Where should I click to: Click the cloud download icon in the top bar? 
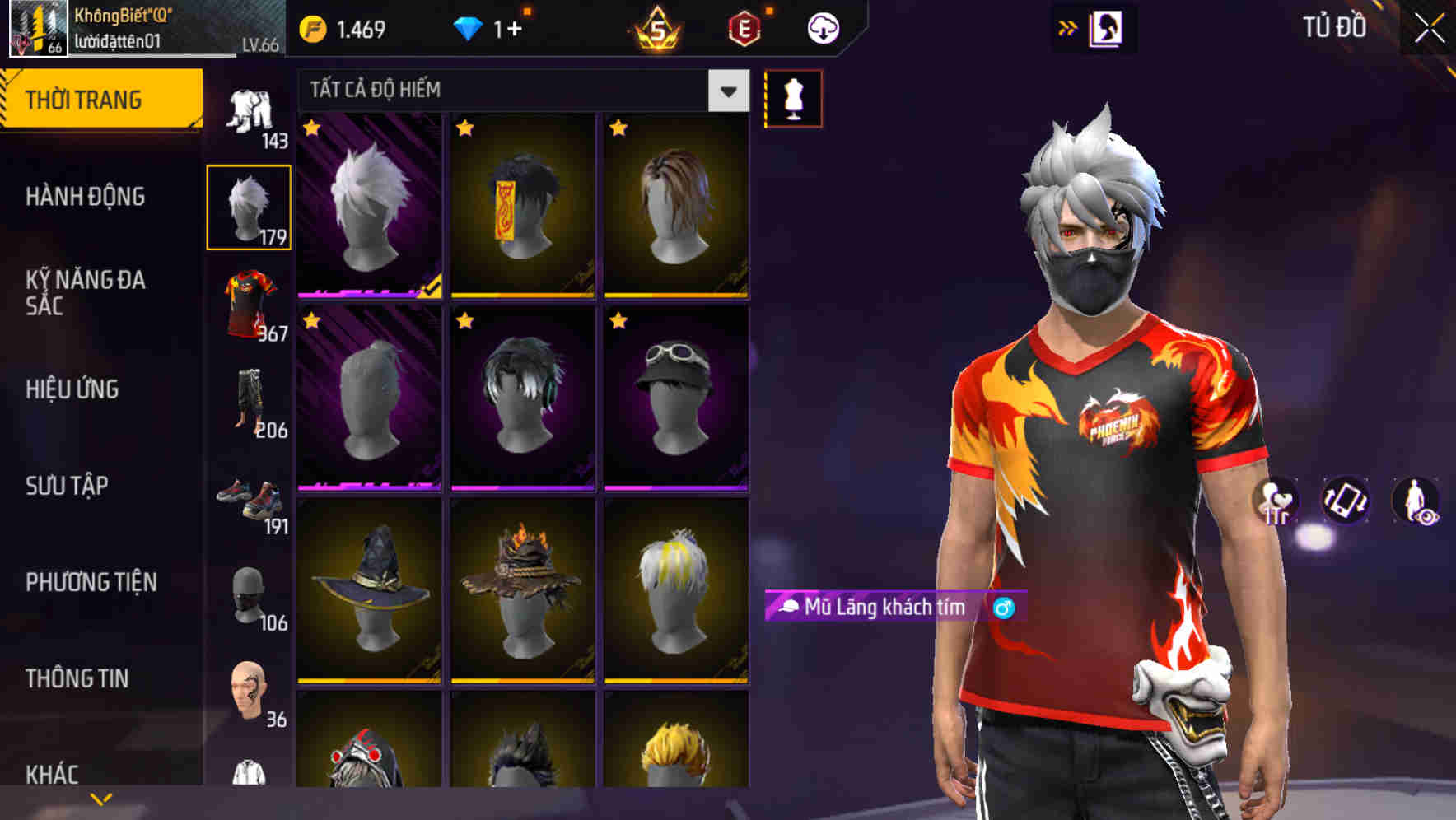(x=823, y=27)
